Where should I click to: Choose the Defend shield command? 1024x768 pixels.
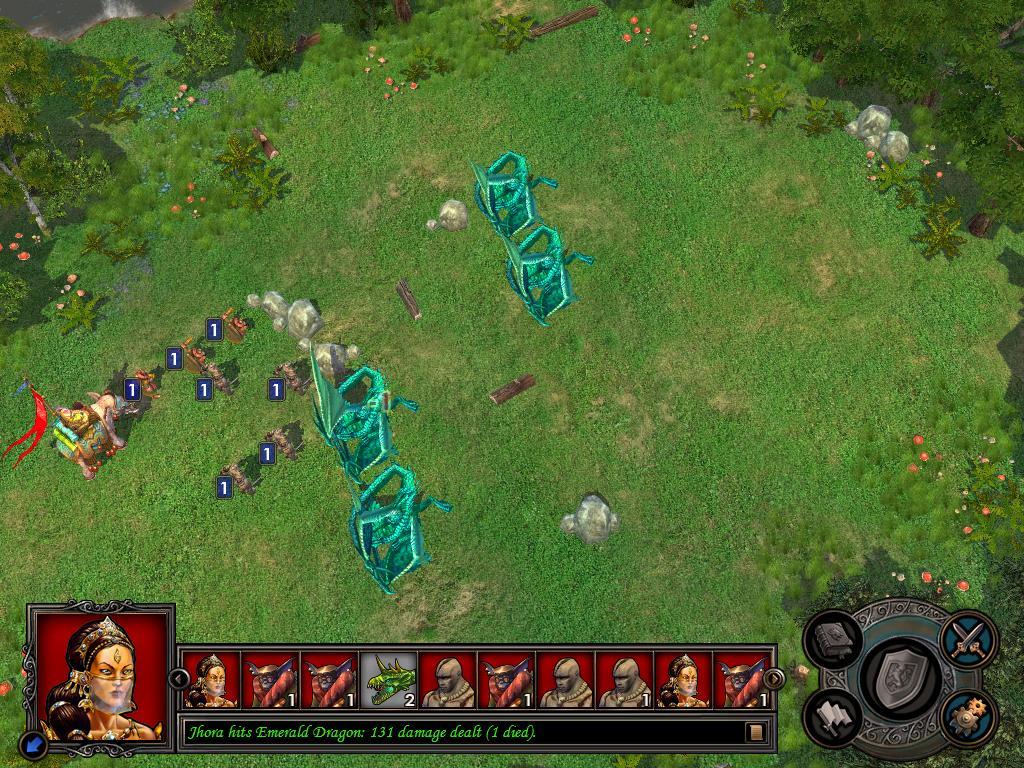(900, 677)
